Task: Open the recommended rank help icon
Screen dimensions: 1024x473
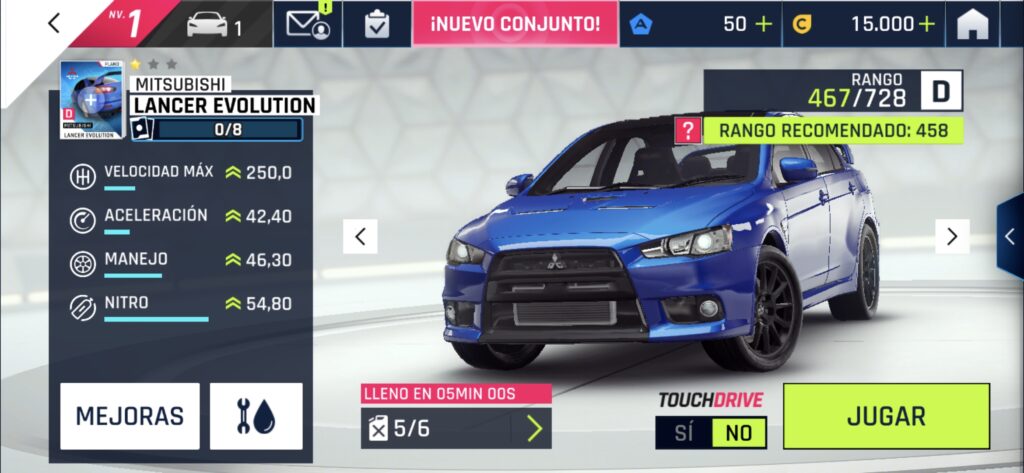Action: (x=686, y=130)
